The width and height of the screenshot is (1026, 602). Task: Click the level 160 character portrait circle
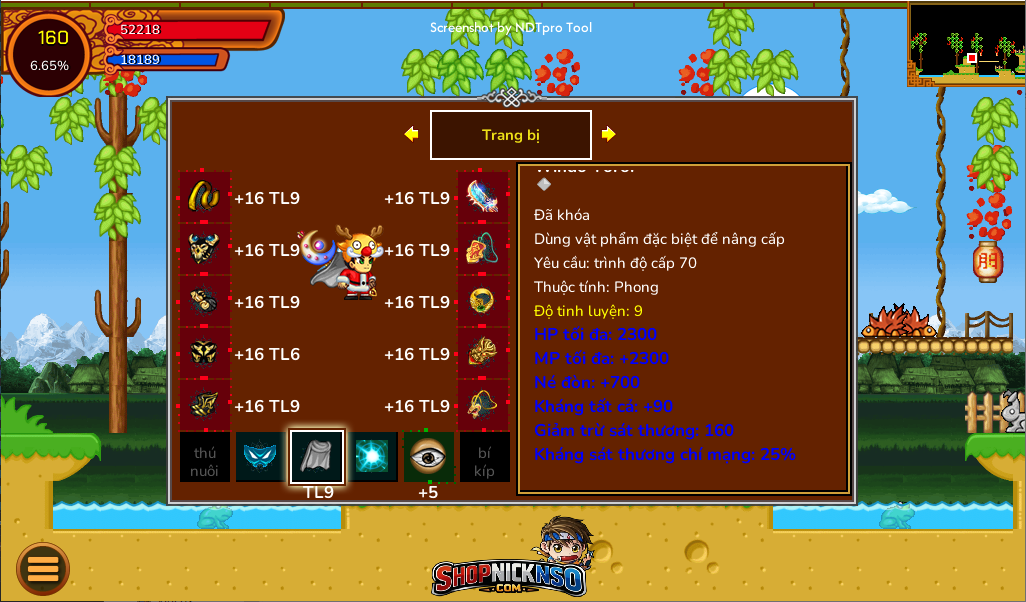pos(49,52)
